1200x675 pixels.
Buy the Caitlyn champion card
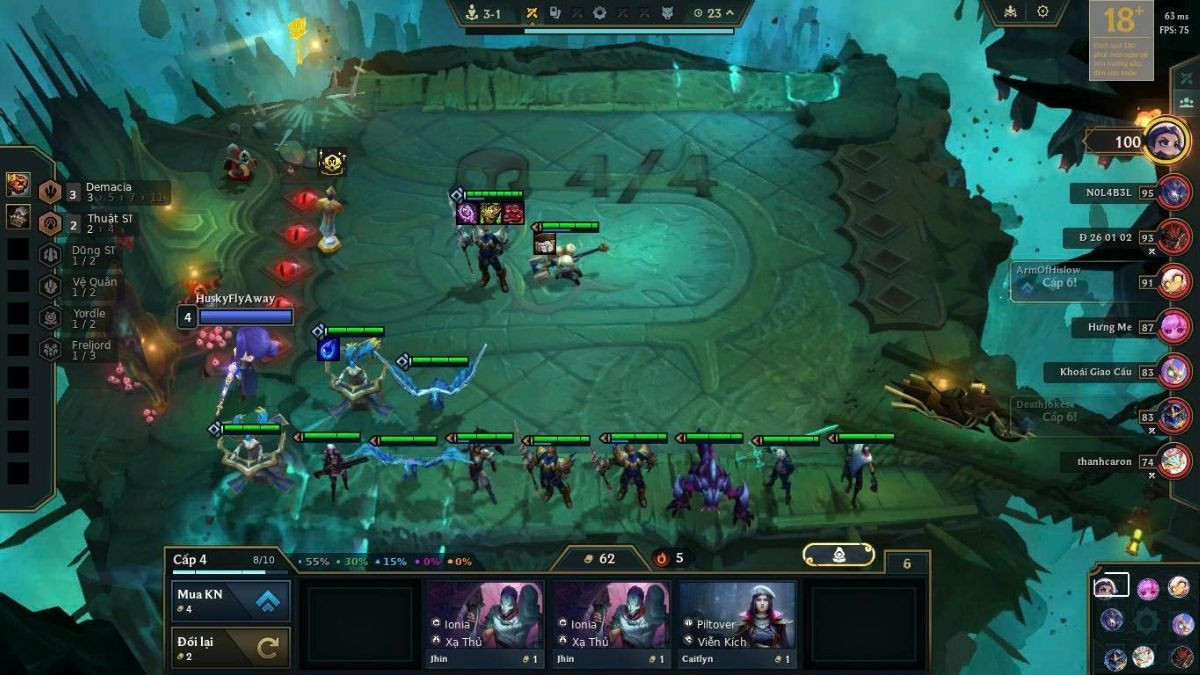pyautogui.click(x=738, y=624)
